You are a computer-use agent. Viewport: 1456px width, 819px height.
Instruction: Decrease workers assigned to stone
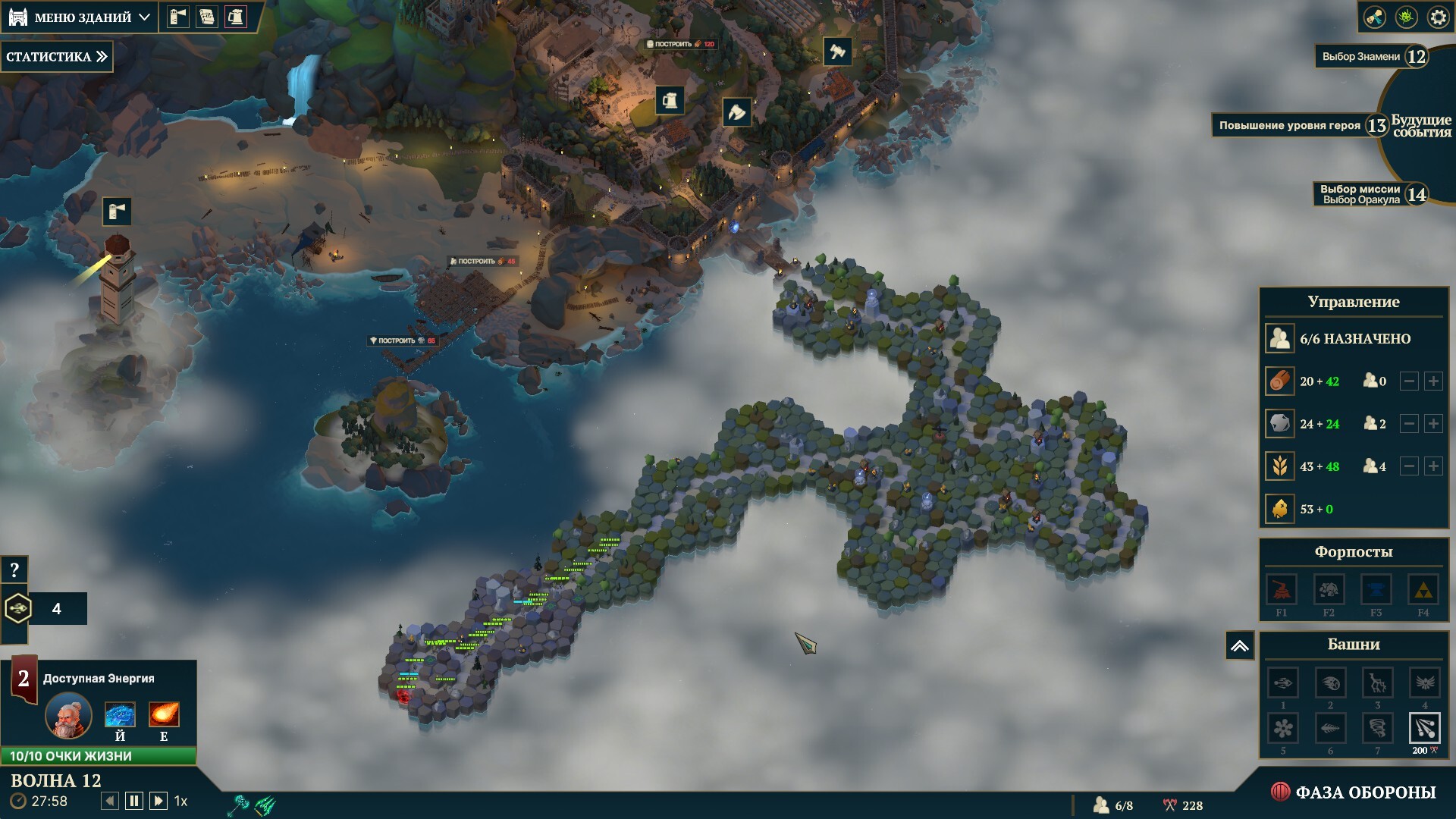[1408, 424]
